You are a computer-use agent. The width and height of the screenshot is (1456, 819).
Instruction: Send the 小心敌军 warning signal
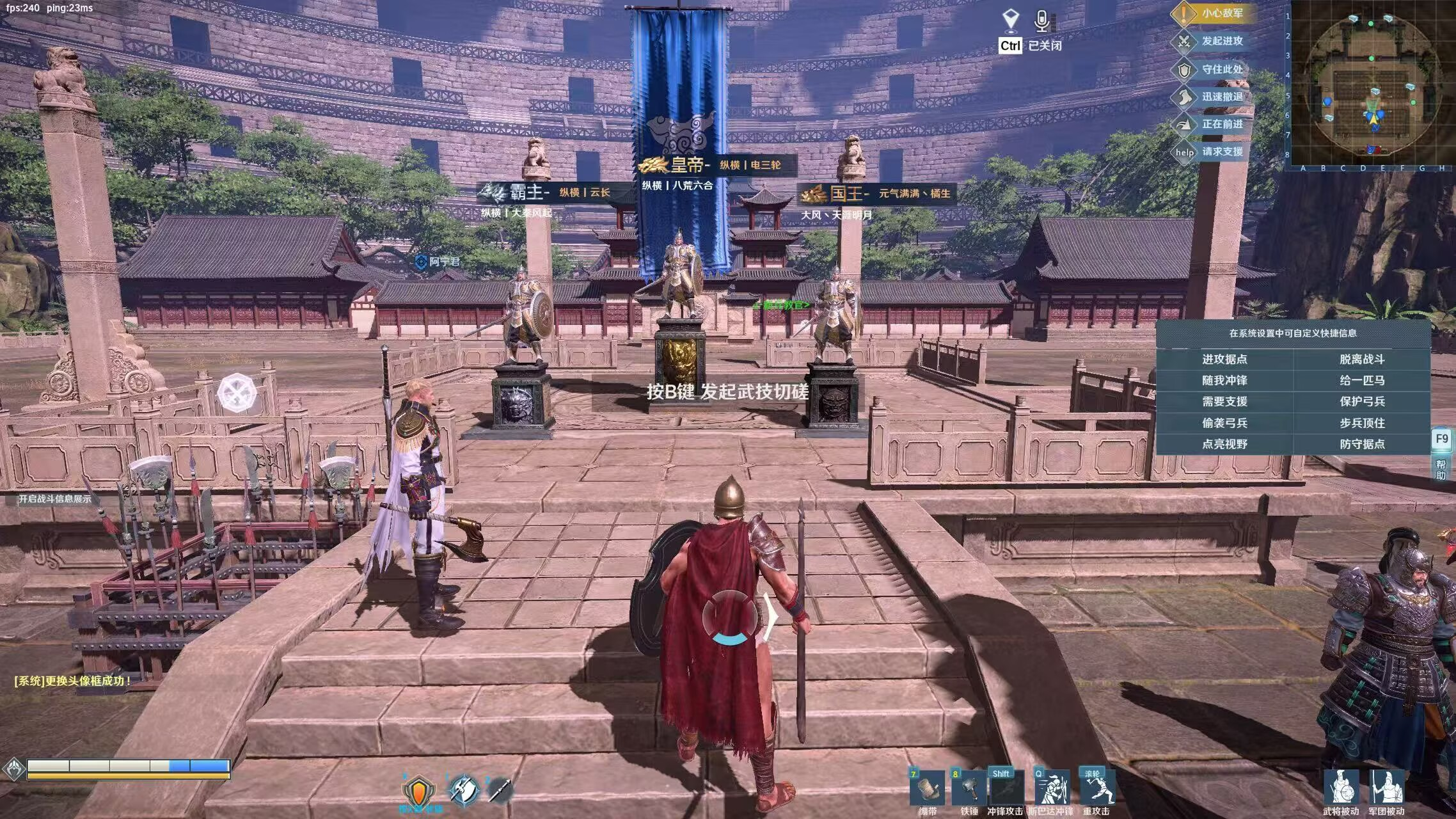[1212, 13]
